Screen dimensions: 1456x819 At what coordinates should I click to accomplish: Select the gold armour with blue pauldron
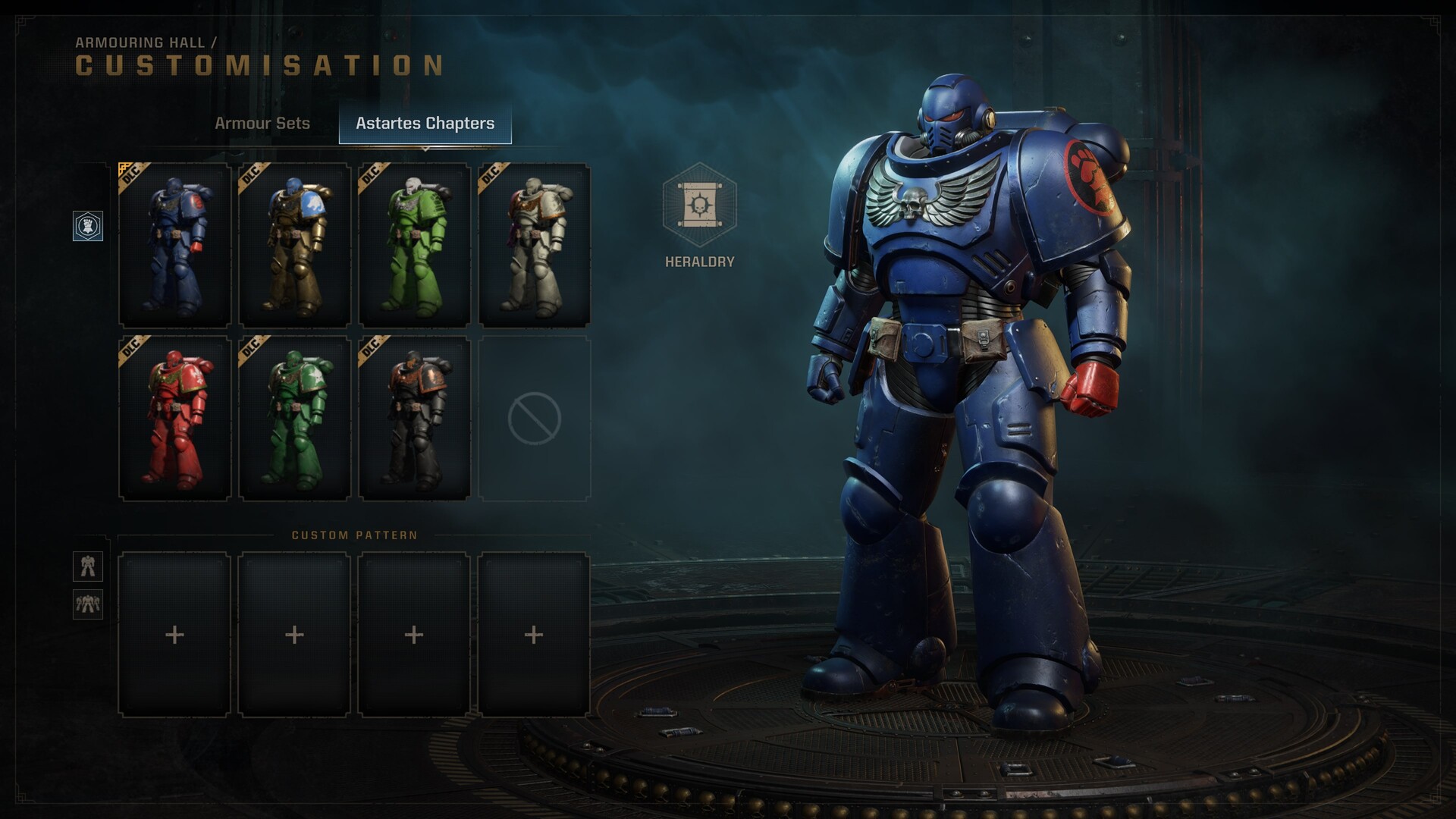pos(295,245)
